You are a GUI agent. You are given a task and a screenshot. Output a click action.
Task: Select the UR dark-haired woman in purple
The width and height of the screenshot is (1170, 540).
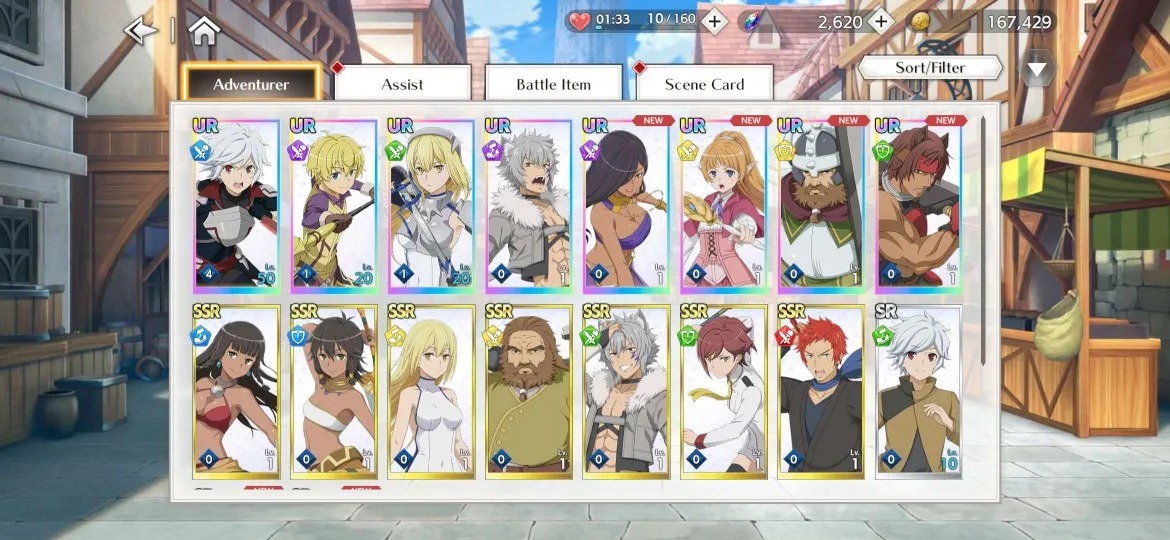626,205
